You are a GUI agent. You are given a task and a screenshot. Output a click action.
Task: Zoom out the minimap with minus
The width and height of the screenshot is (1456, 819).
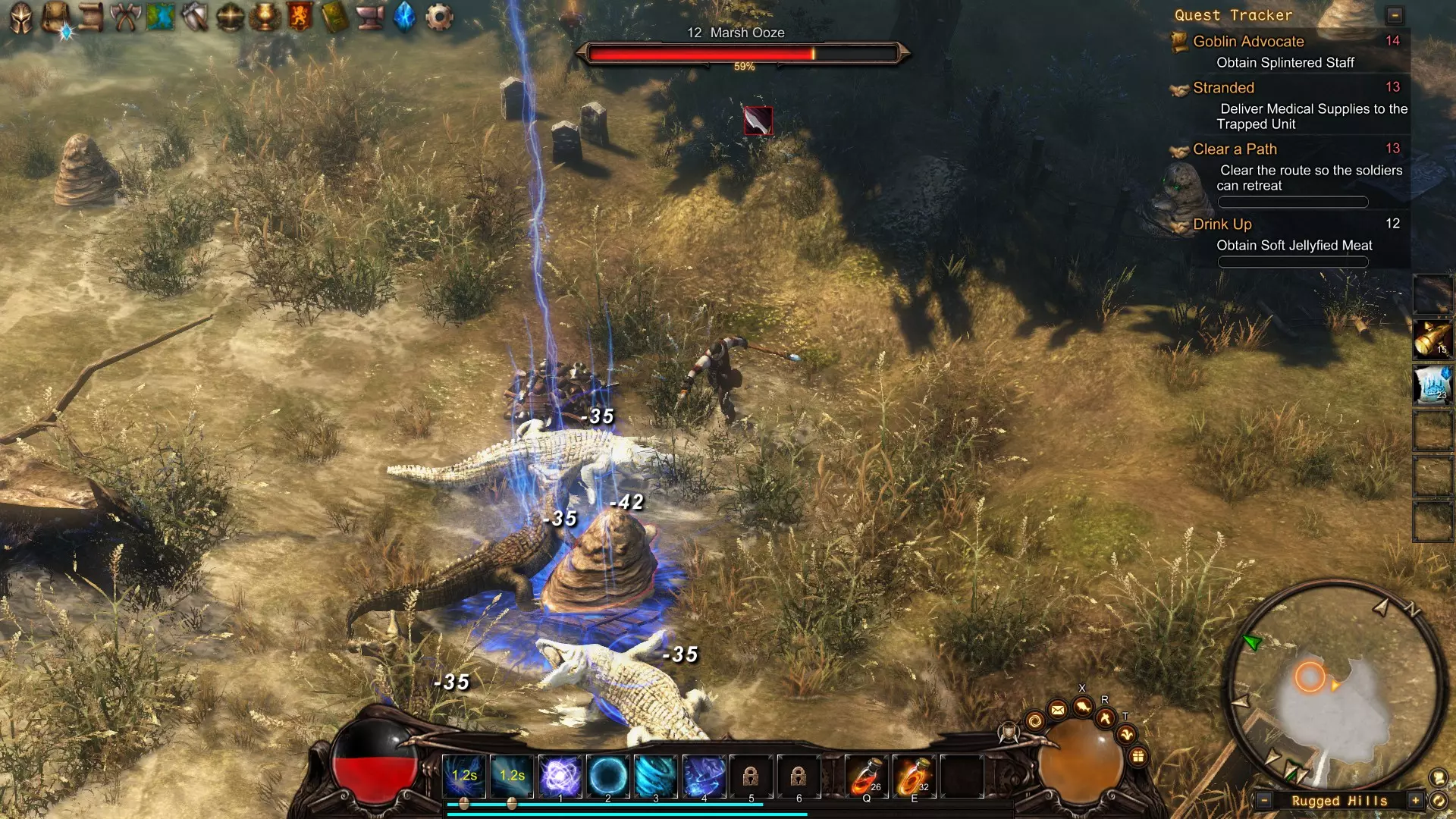tap(1264, 800)
